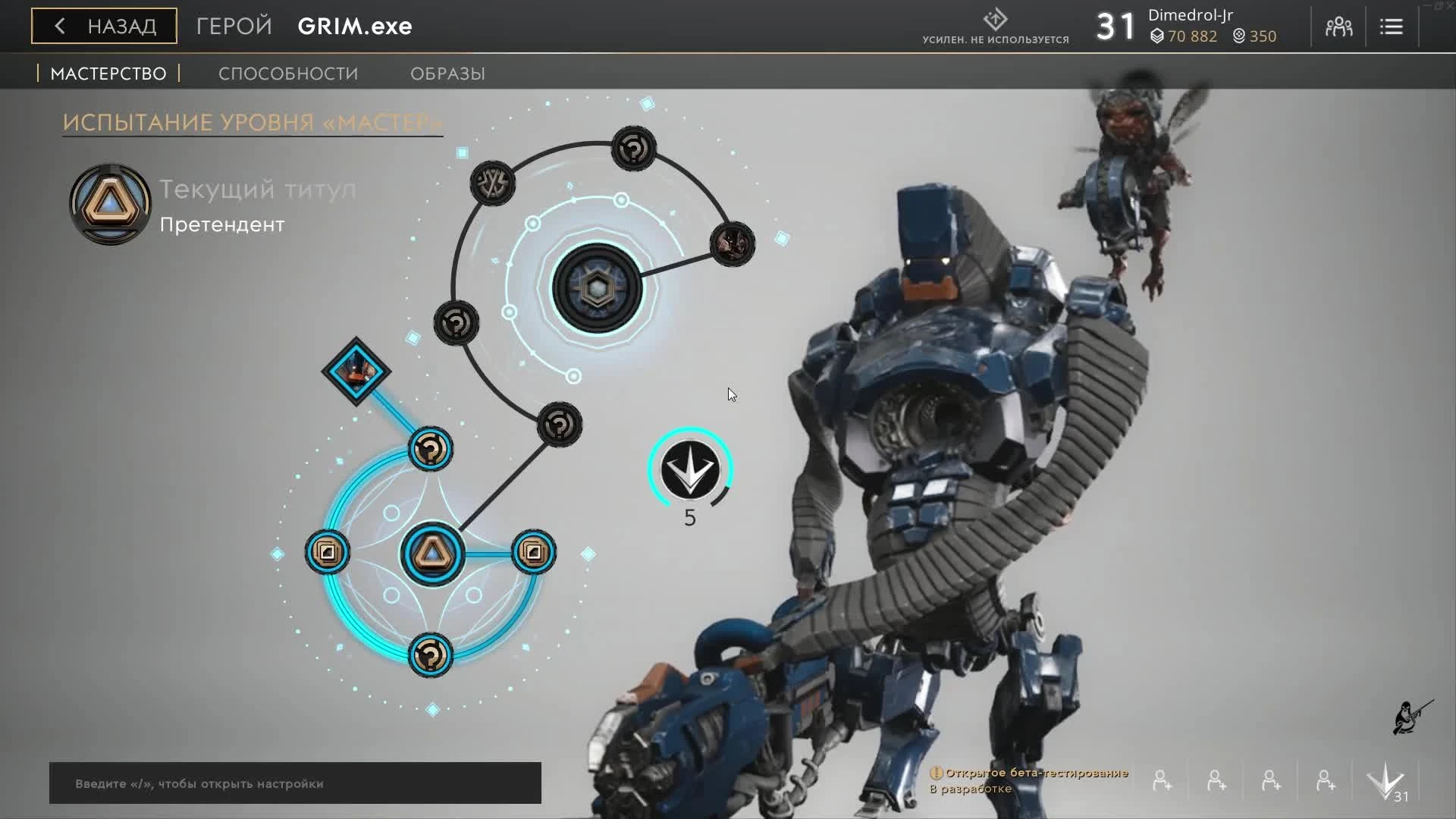1456x819 pixels.
Task: Click the chat input field at the bottom
Action: point(294,783)
